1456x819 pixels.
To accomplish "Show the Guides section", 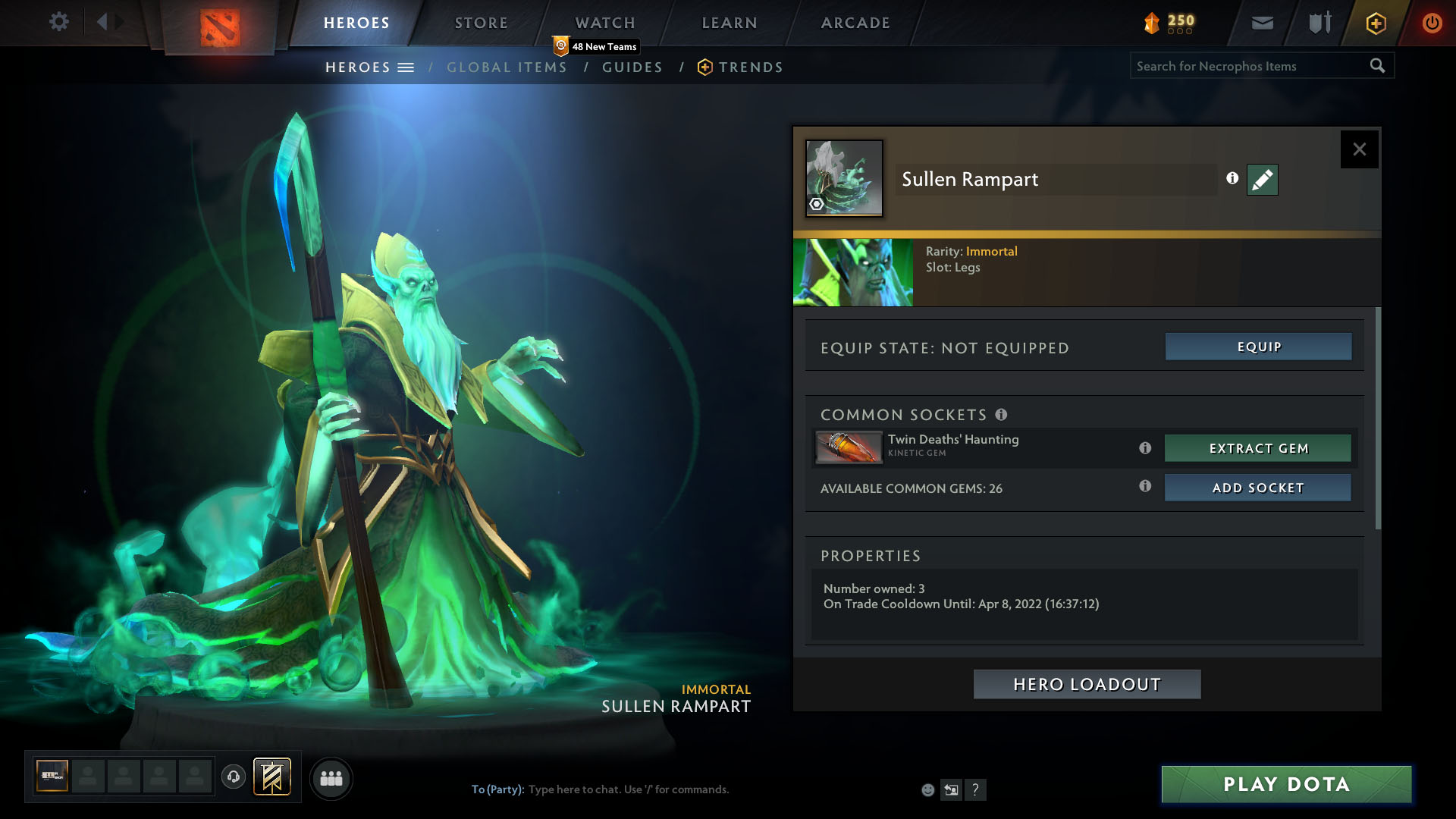I will [x=632, y=67].
